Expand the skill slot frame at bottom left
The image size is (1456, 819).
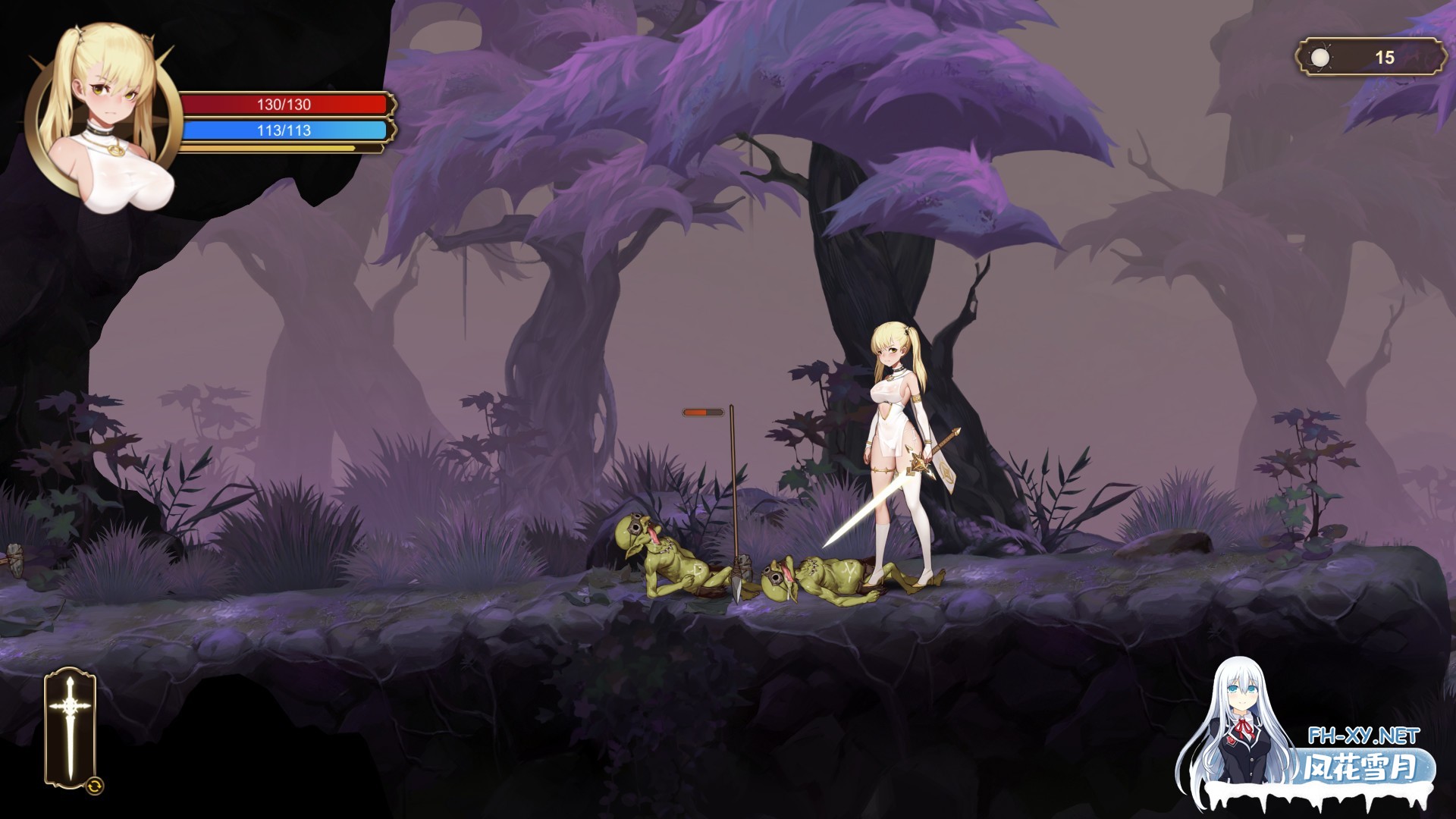click(x=68, y=728)
